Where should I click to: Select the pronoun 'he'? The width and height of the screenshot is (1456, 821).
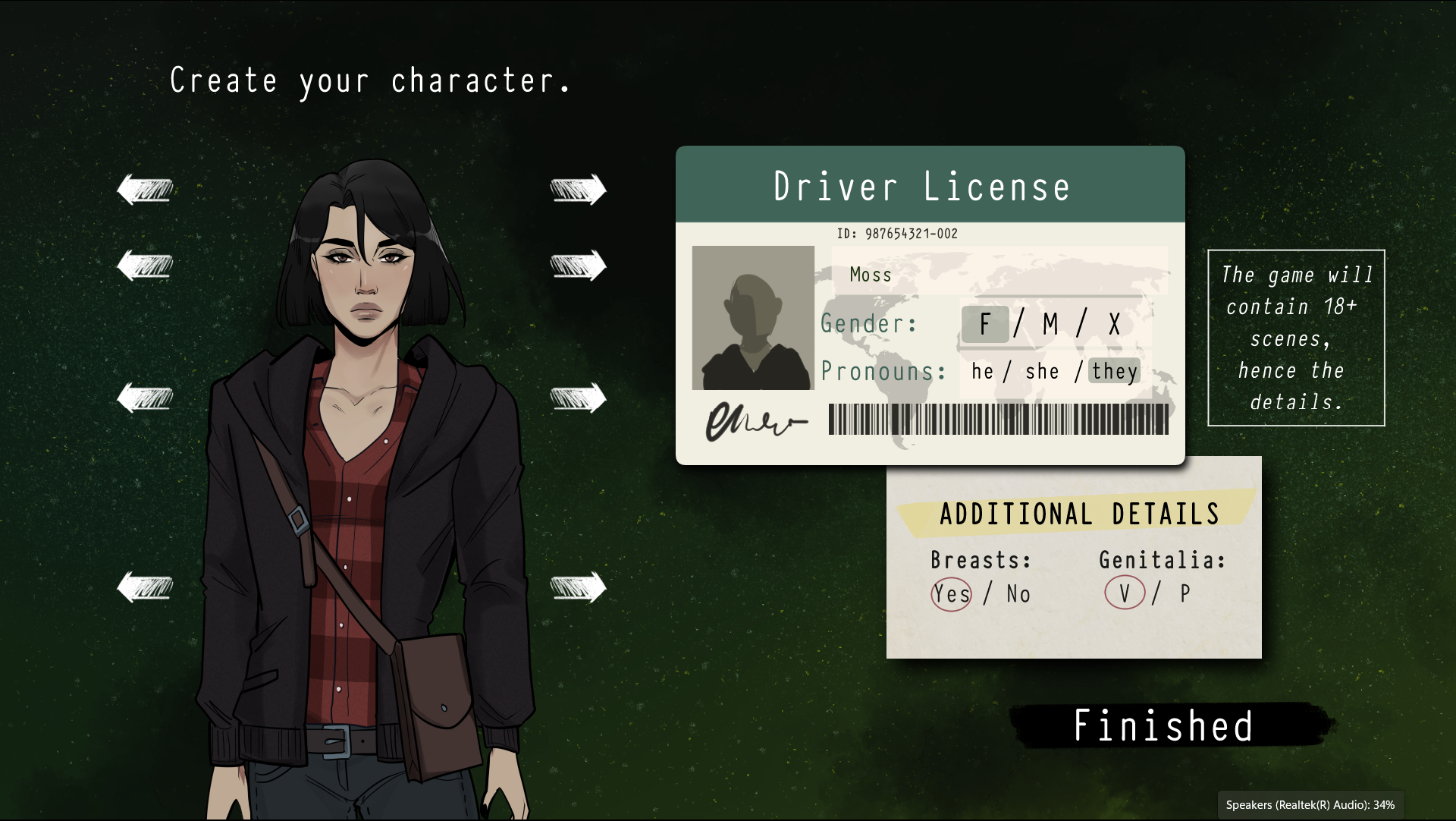point(982,371)
